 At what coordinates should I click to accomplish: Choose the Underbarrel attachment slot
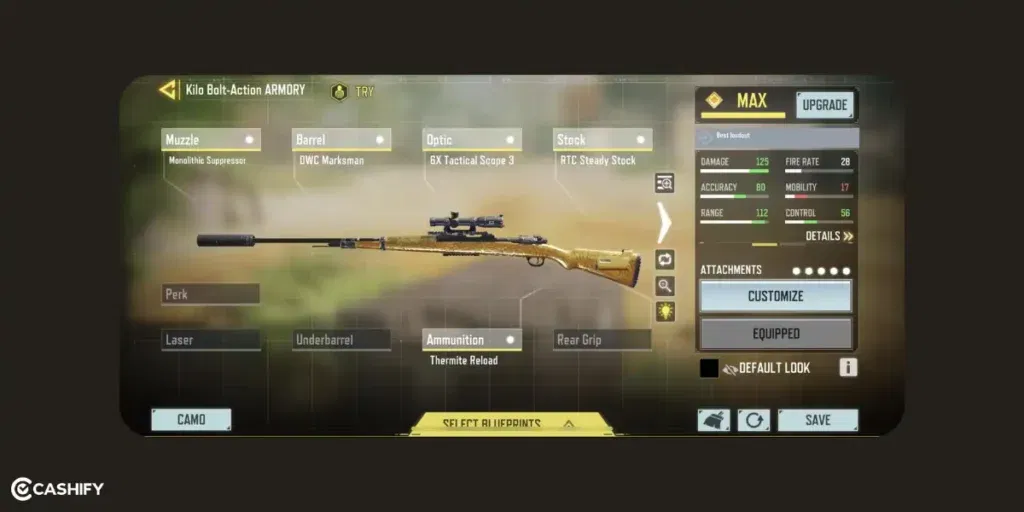click(341, 340)
